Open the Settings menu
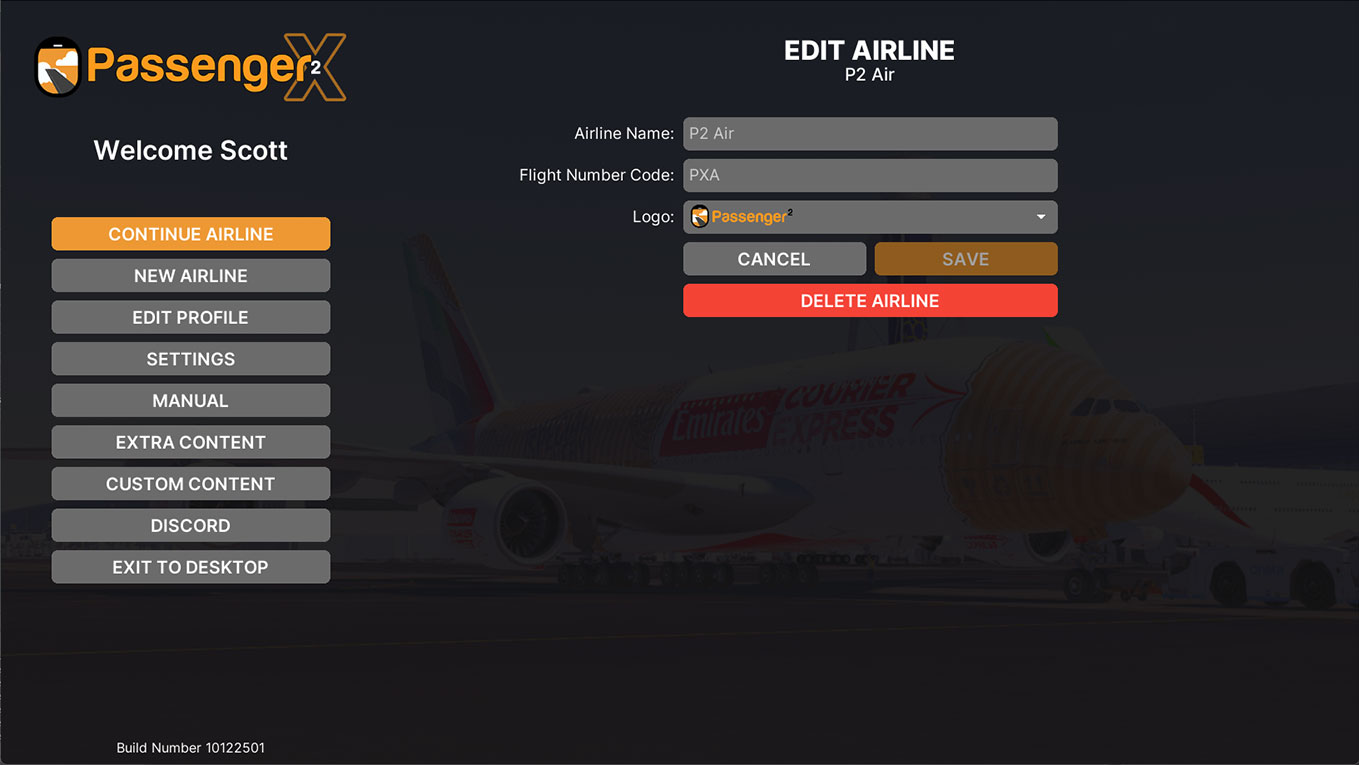This screenshot has height=765, width=1359. click(x=190, y=359)
